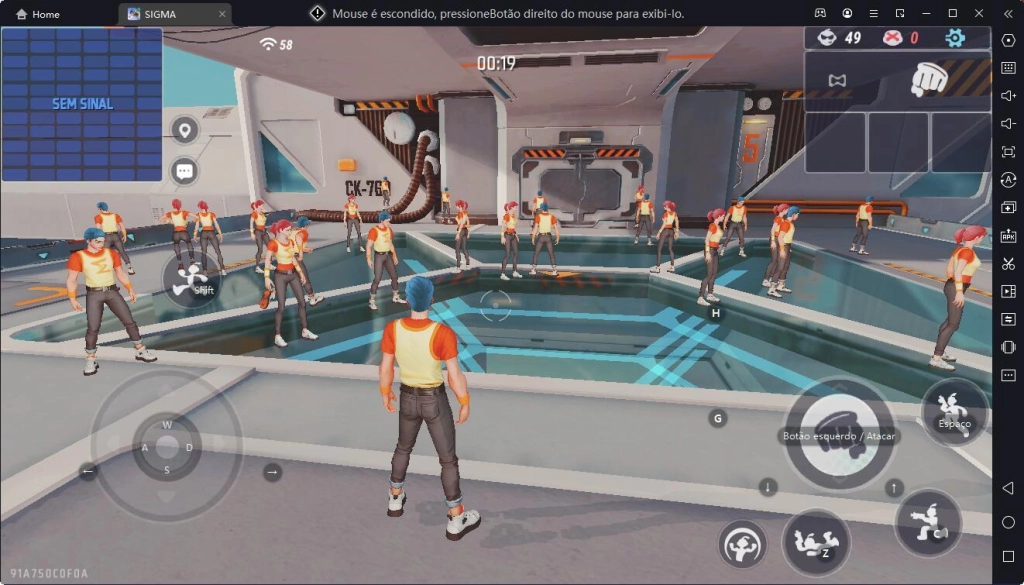The width and height of the screenshot is (1024, 585).
Task: Tap the jump action button
Action: (x=954, y=410)
